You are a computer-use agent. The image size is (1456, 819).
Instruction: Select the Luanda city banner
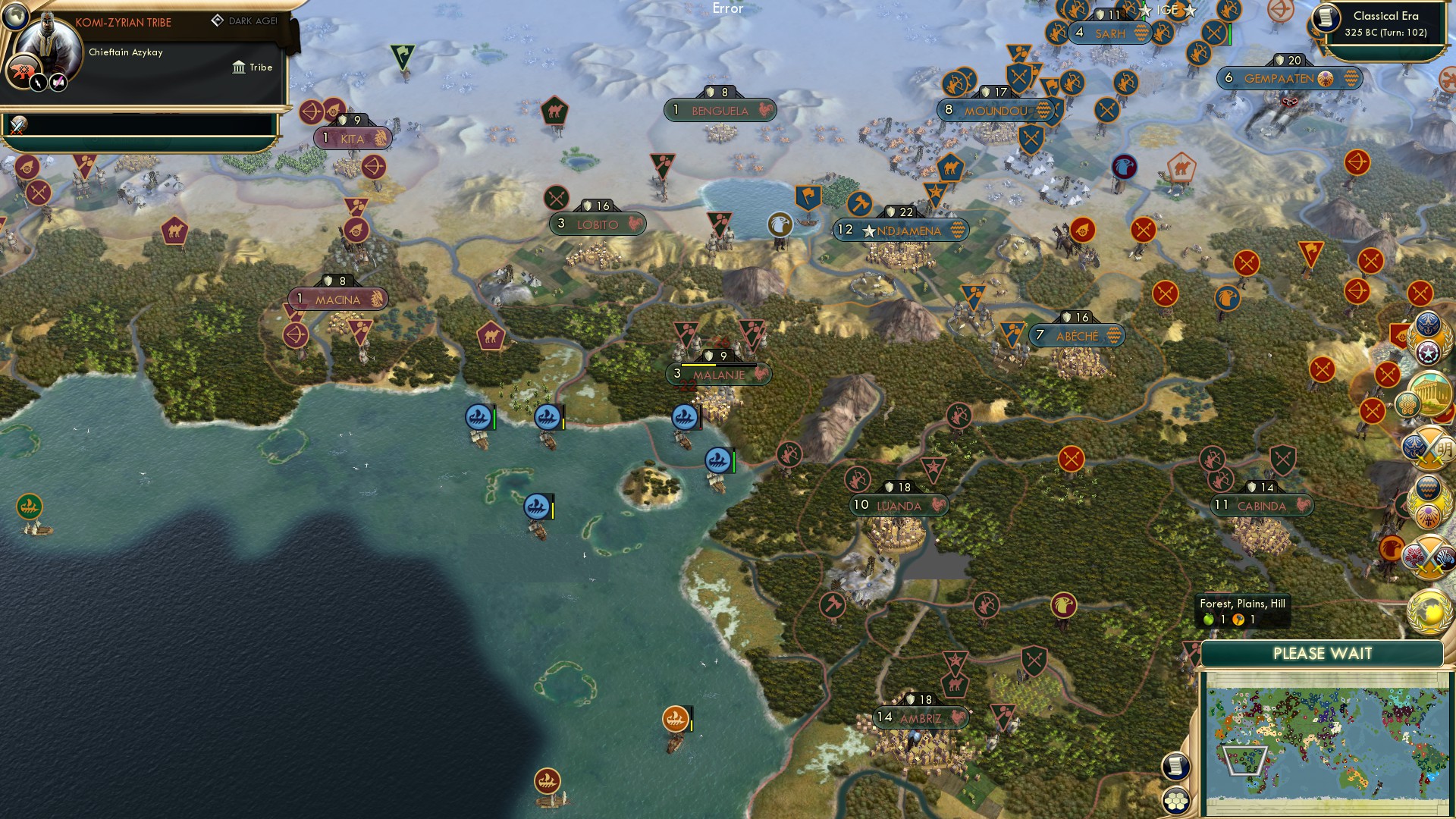[899, 506]
